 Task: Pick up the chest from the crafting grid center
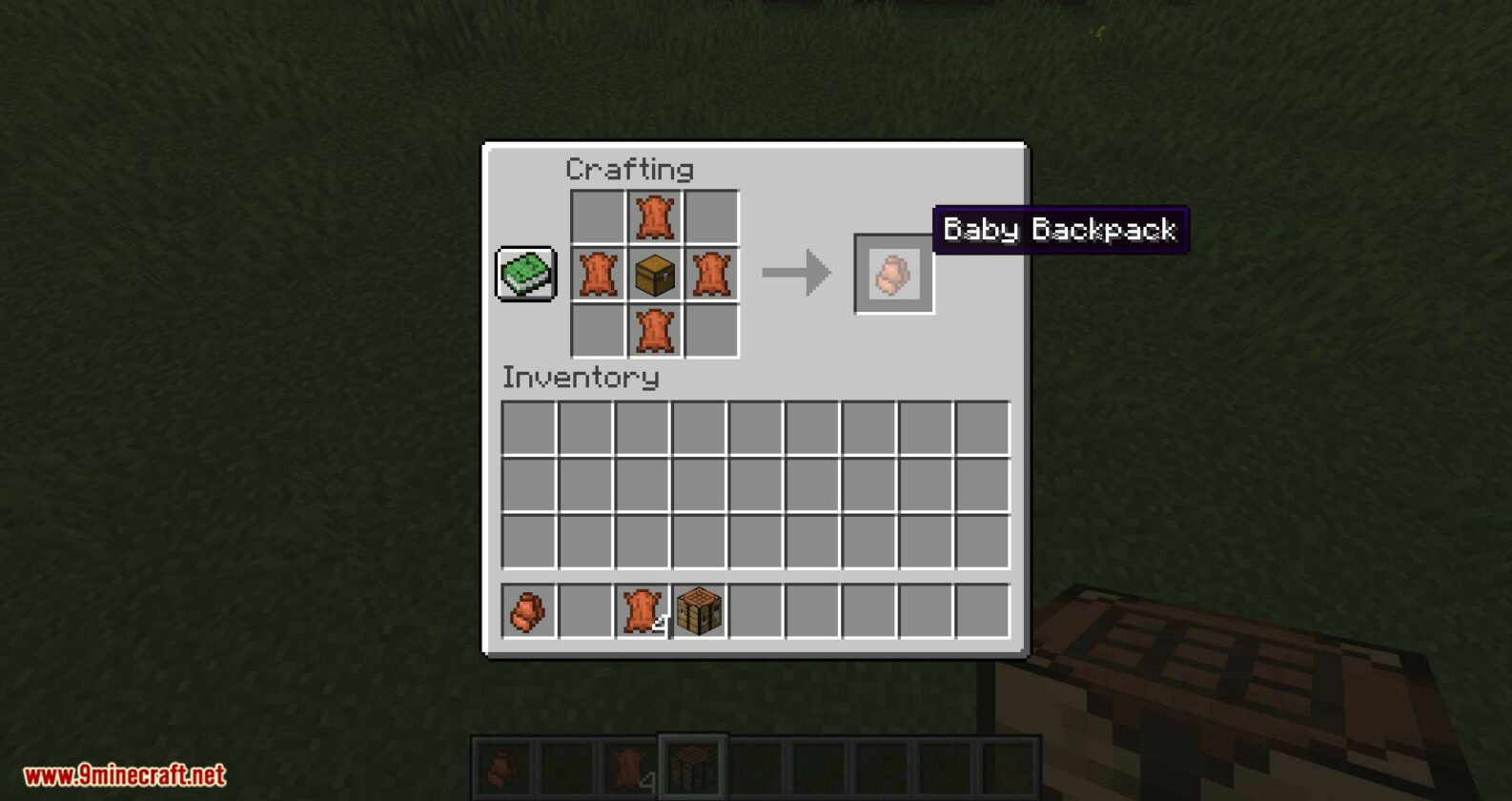[654, 275]
